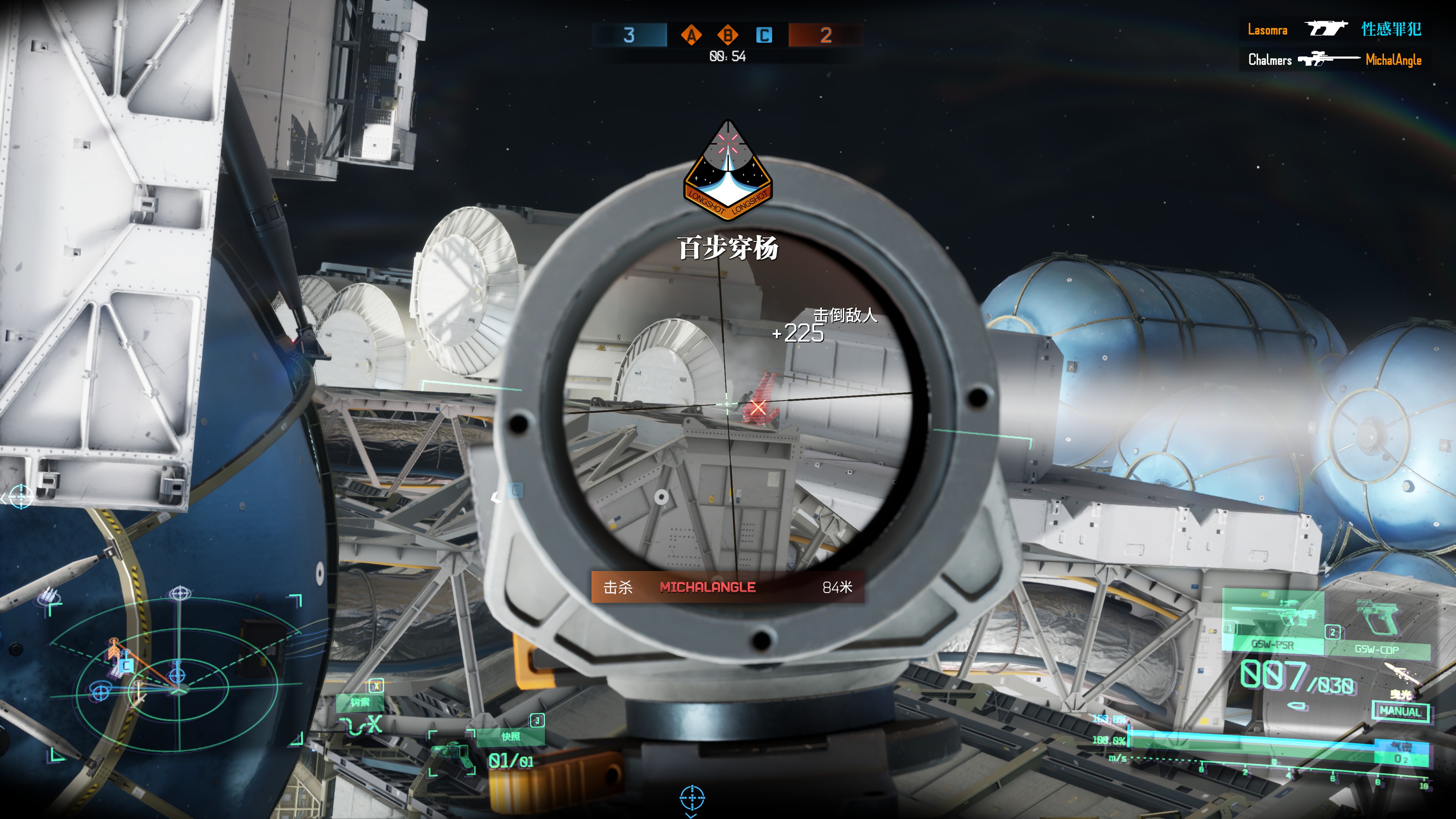Select capture point B indicator

pyautogui.click(x=728, y=35)
